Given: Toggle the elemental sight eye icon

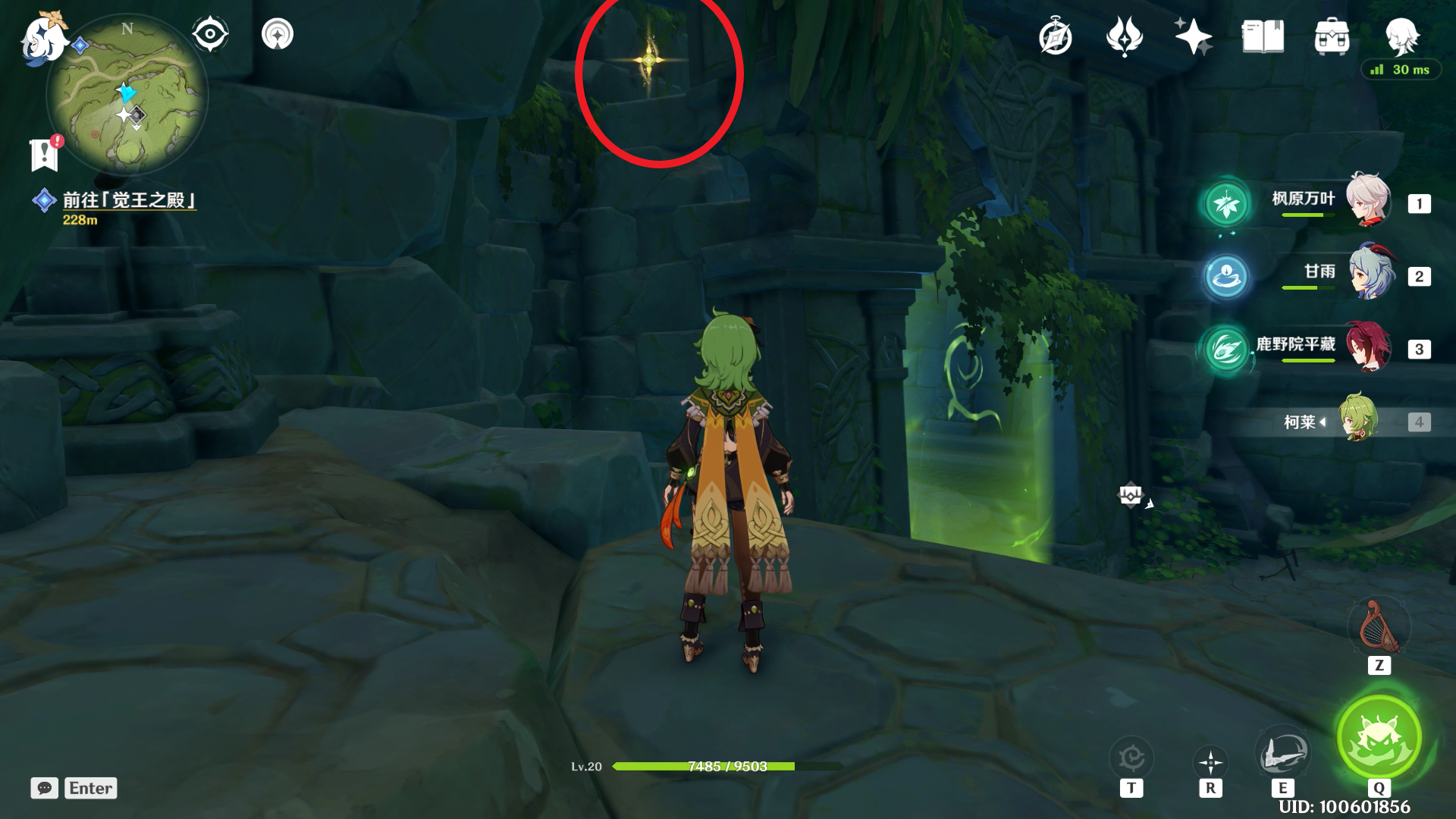Looking at the screenshot, I should tap(209, 34).
